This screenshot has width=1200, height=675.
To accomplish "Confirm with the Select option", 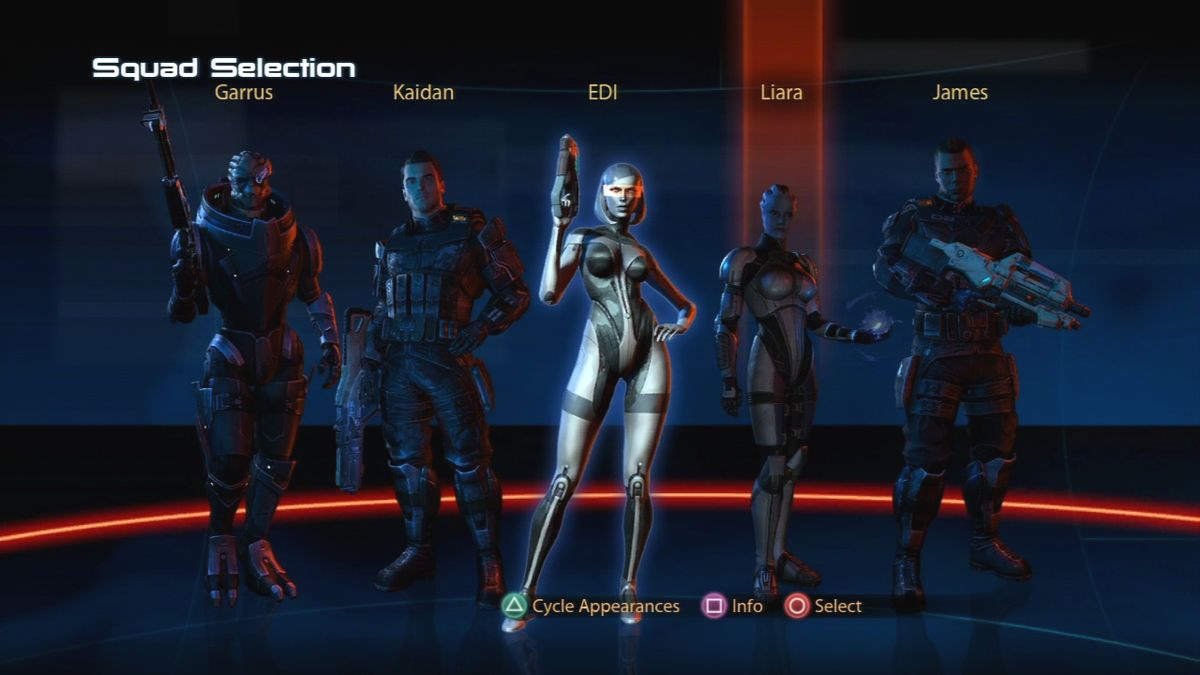I will click(x=823, y=606).
